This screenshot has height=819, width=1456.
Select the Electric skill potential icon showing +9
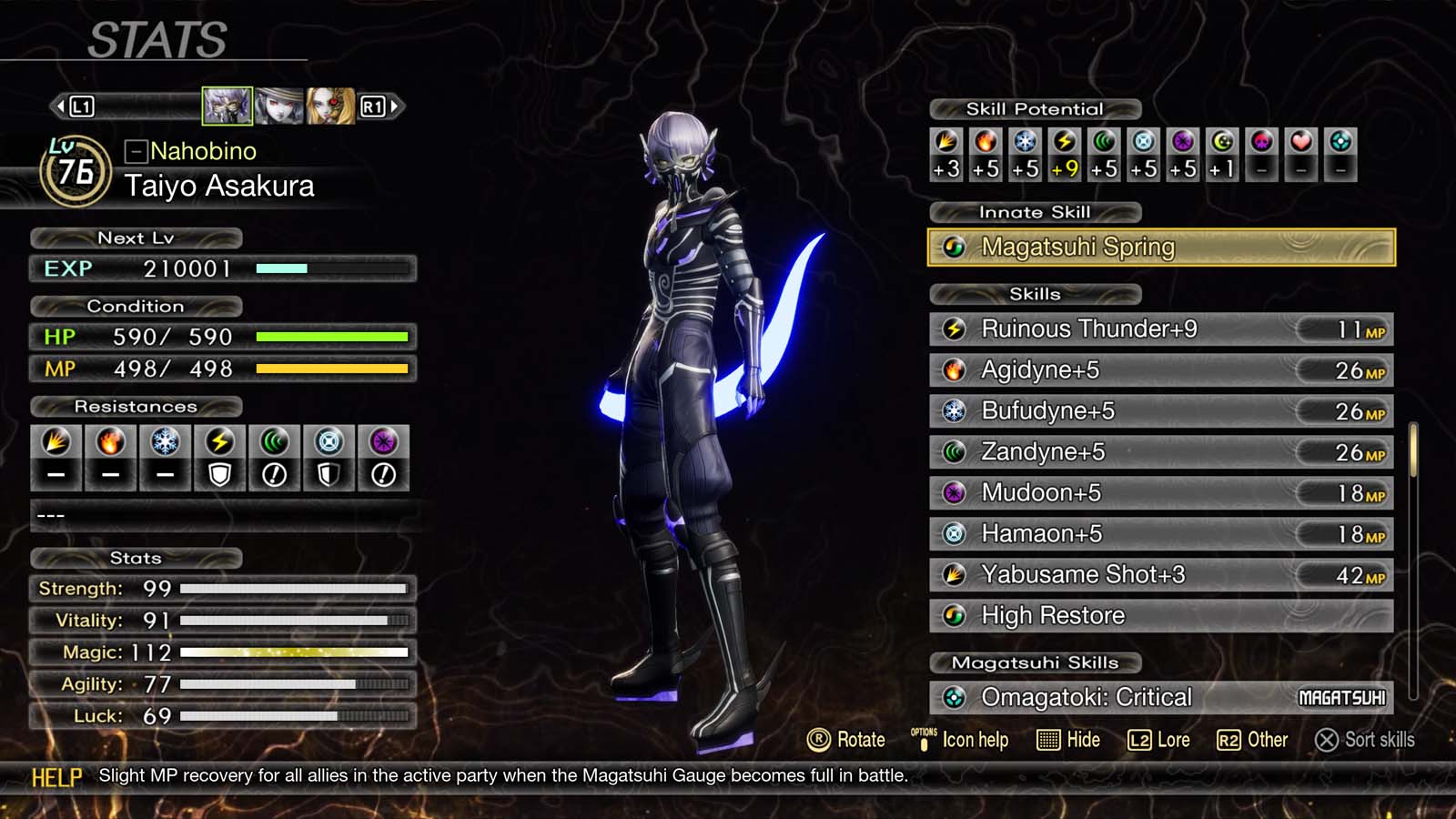[1065, 144]
